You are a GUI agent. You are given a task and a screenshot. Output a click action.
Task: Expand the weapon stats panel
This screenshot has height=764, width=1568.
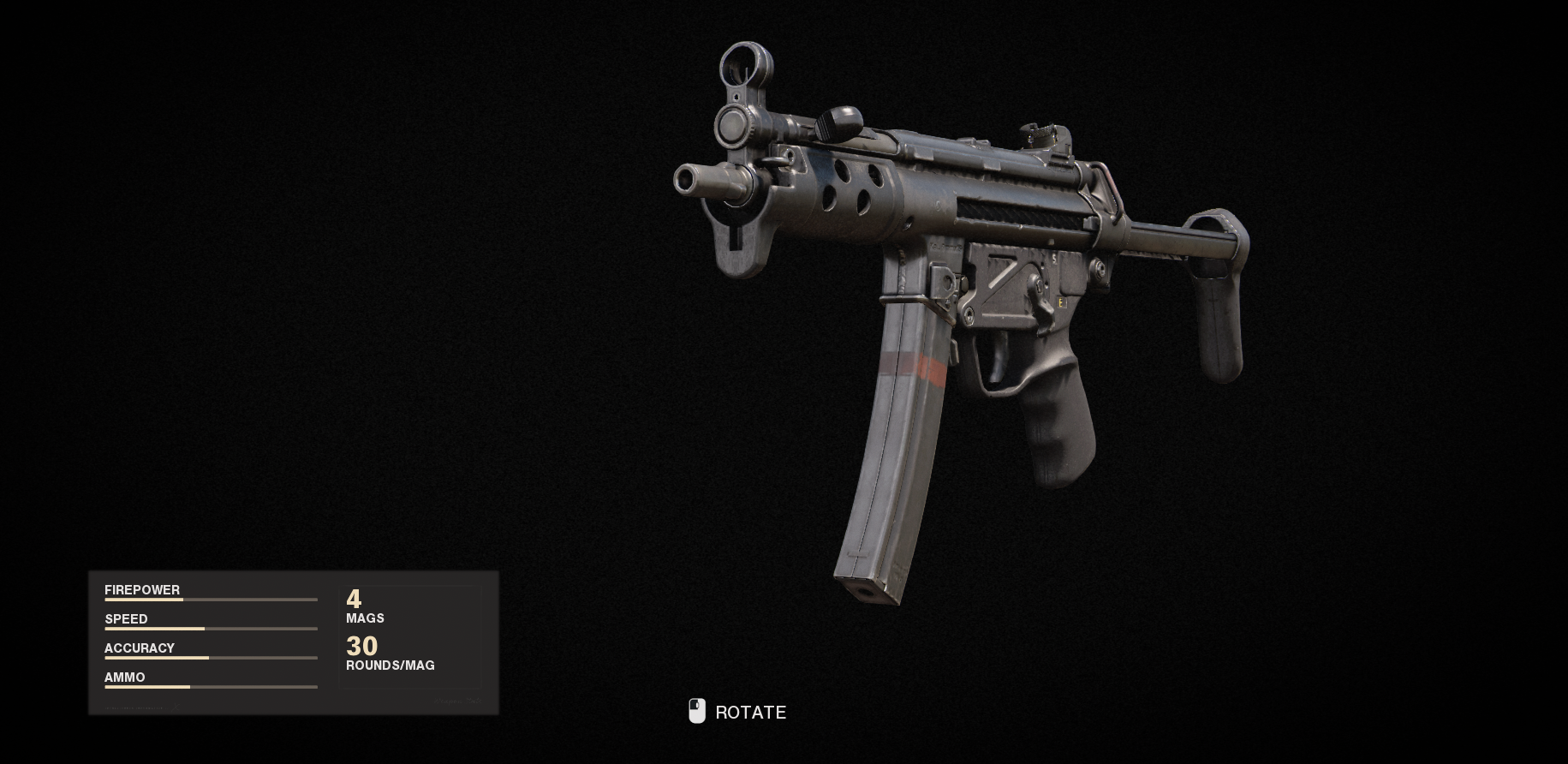click(292, 641)
